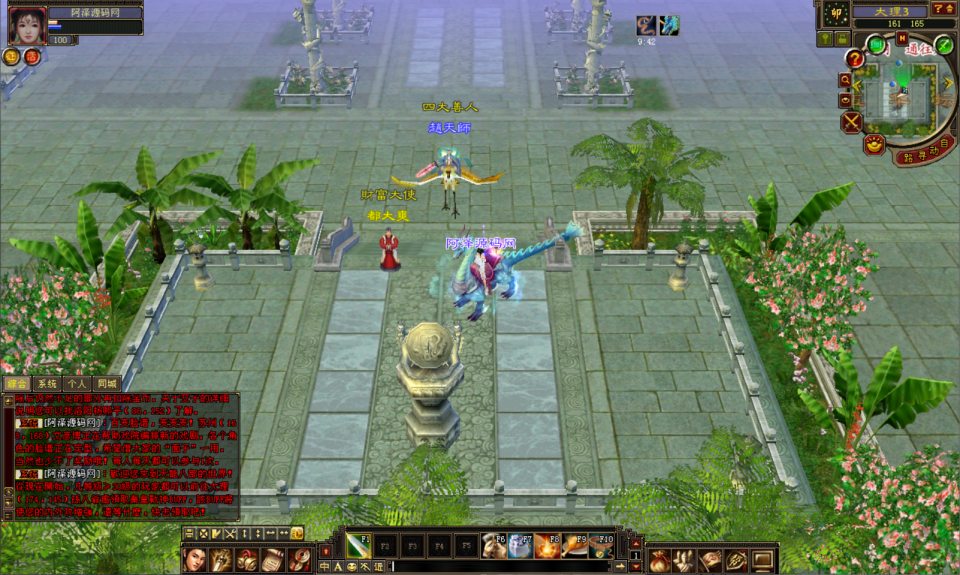Open the 系统 chat tab

[x=47, y=383]
